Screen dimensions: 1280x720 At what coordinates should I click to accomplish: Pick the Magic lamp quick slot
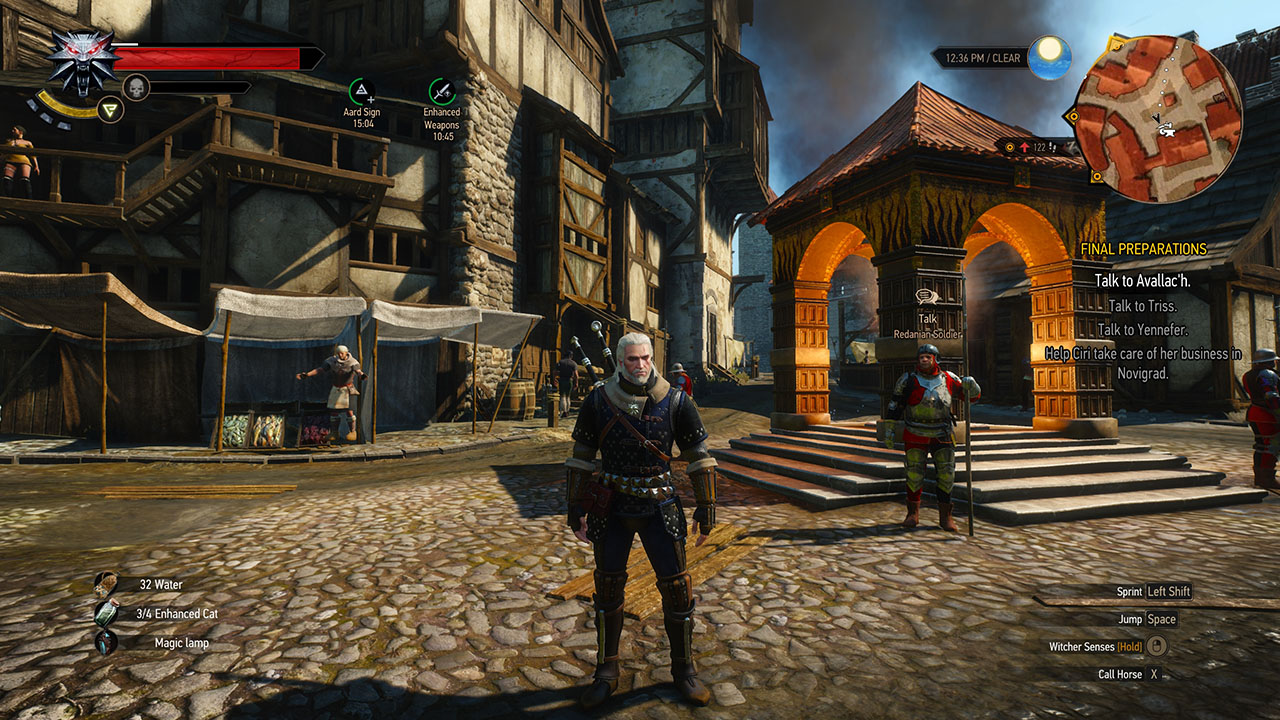[x=107, y=642]
